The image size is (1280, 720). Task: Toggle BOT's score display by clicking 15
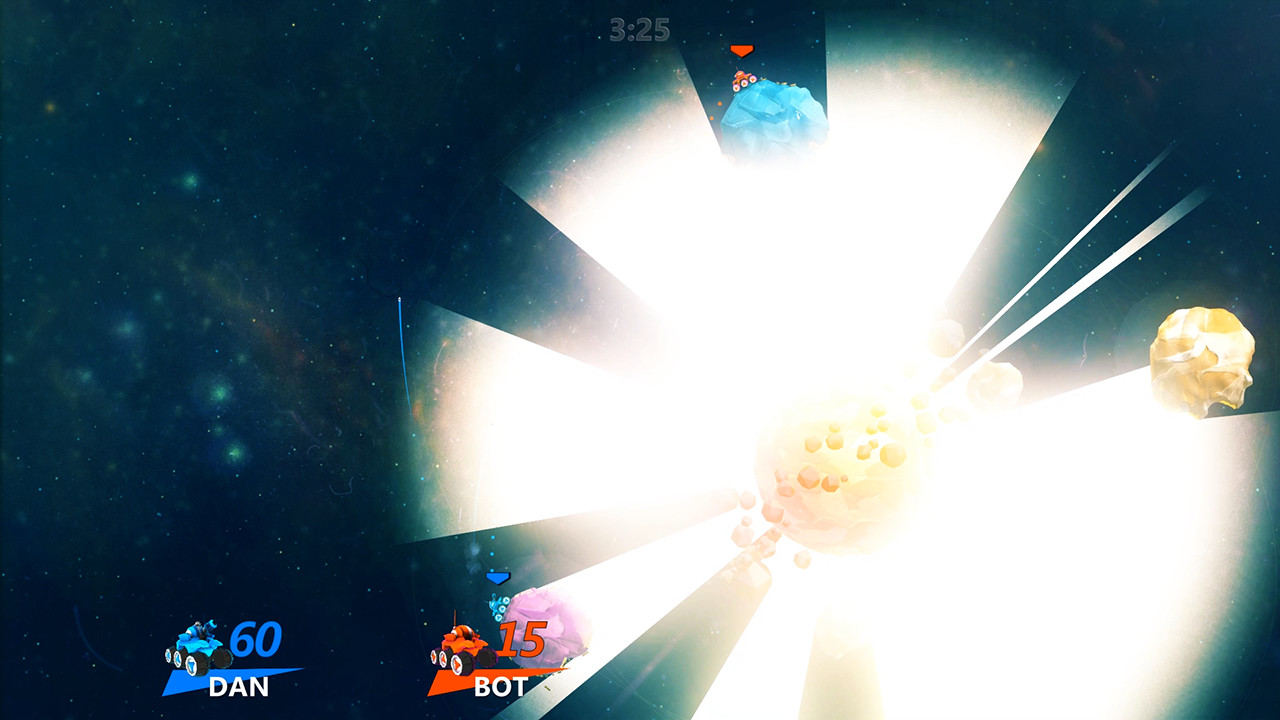[x=526, y=640]
